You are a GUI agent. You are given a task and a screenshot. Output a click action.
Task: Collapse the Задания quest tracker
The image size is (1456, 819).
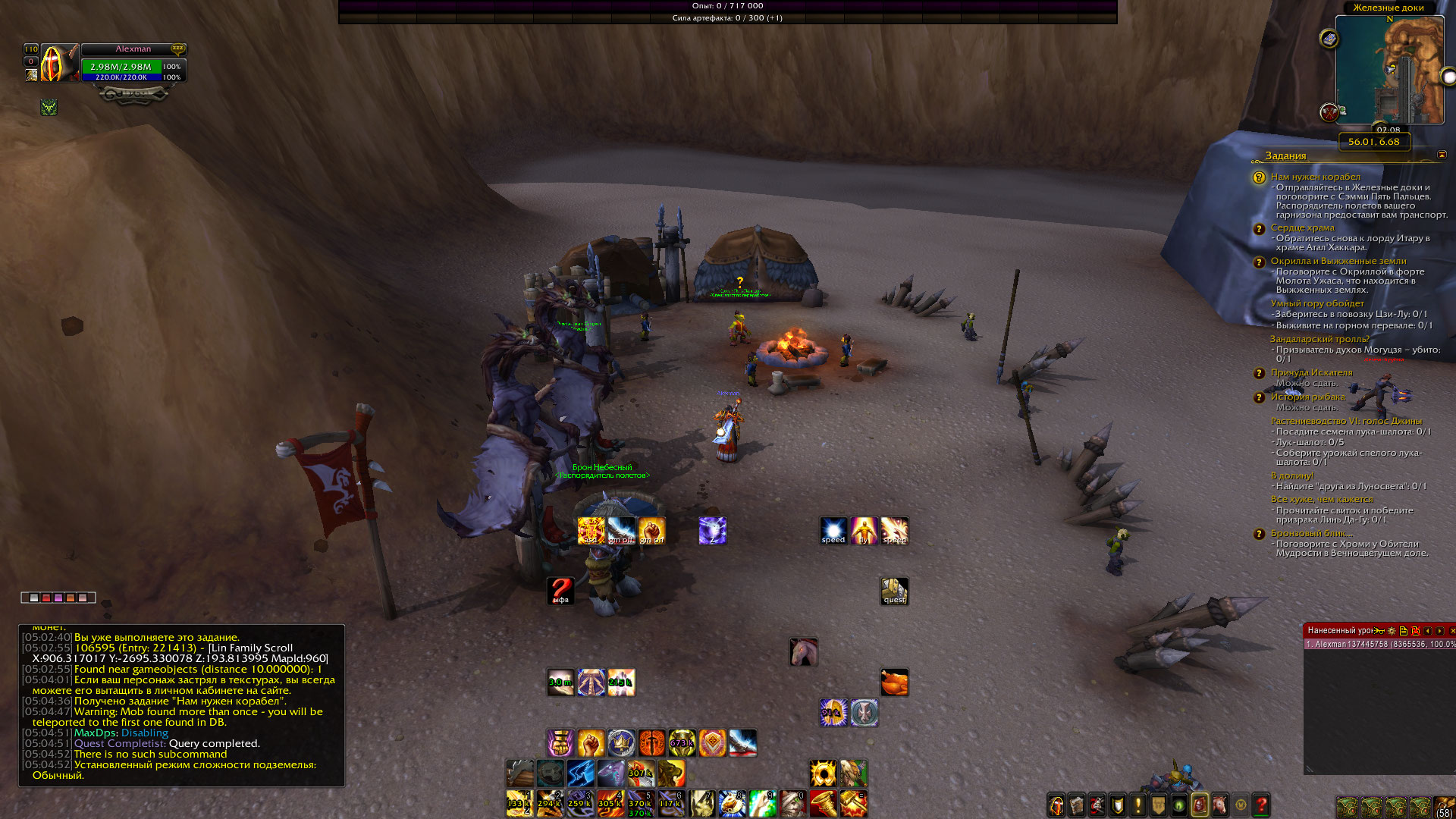pos(1442,155)
